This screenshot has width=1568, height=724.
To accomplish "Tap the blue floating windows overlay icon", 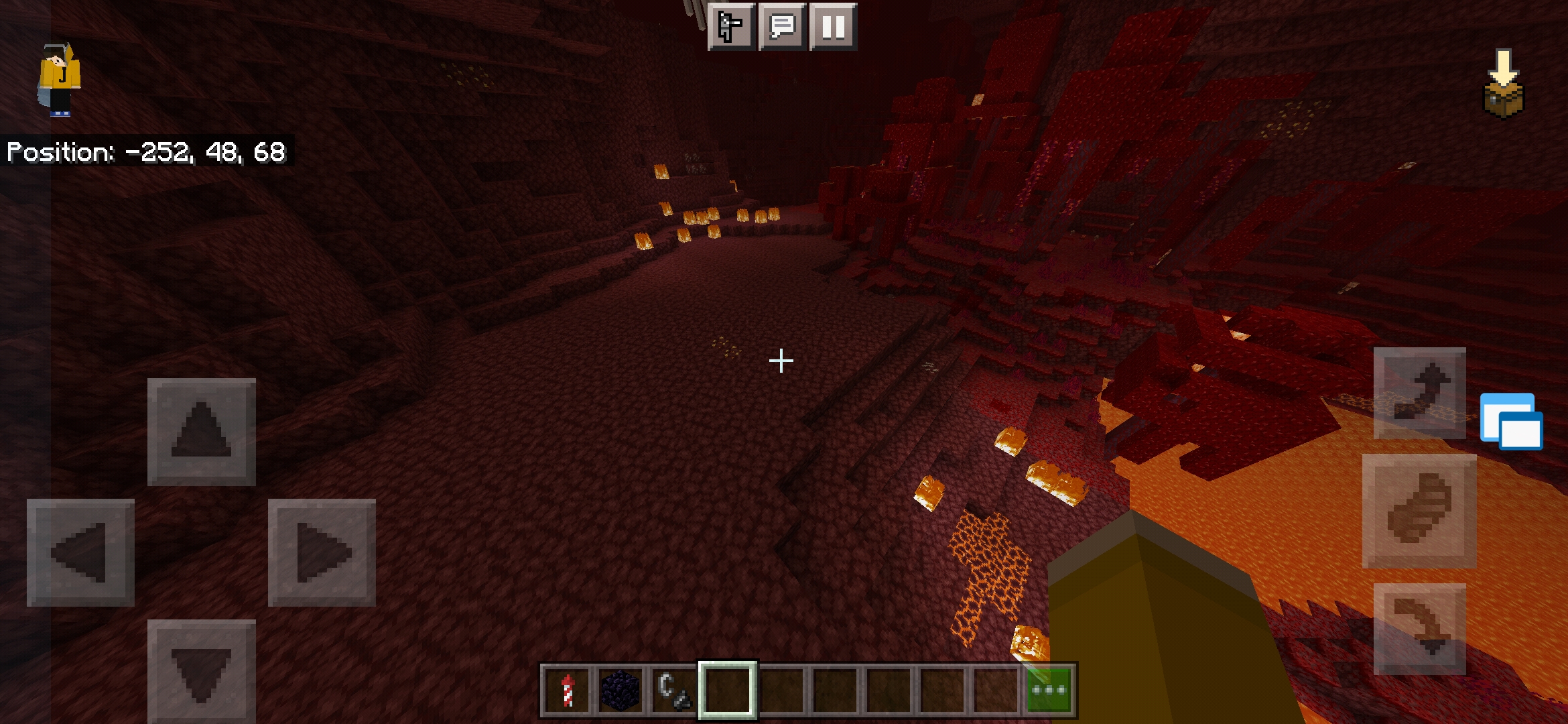I will point(1511,421).
